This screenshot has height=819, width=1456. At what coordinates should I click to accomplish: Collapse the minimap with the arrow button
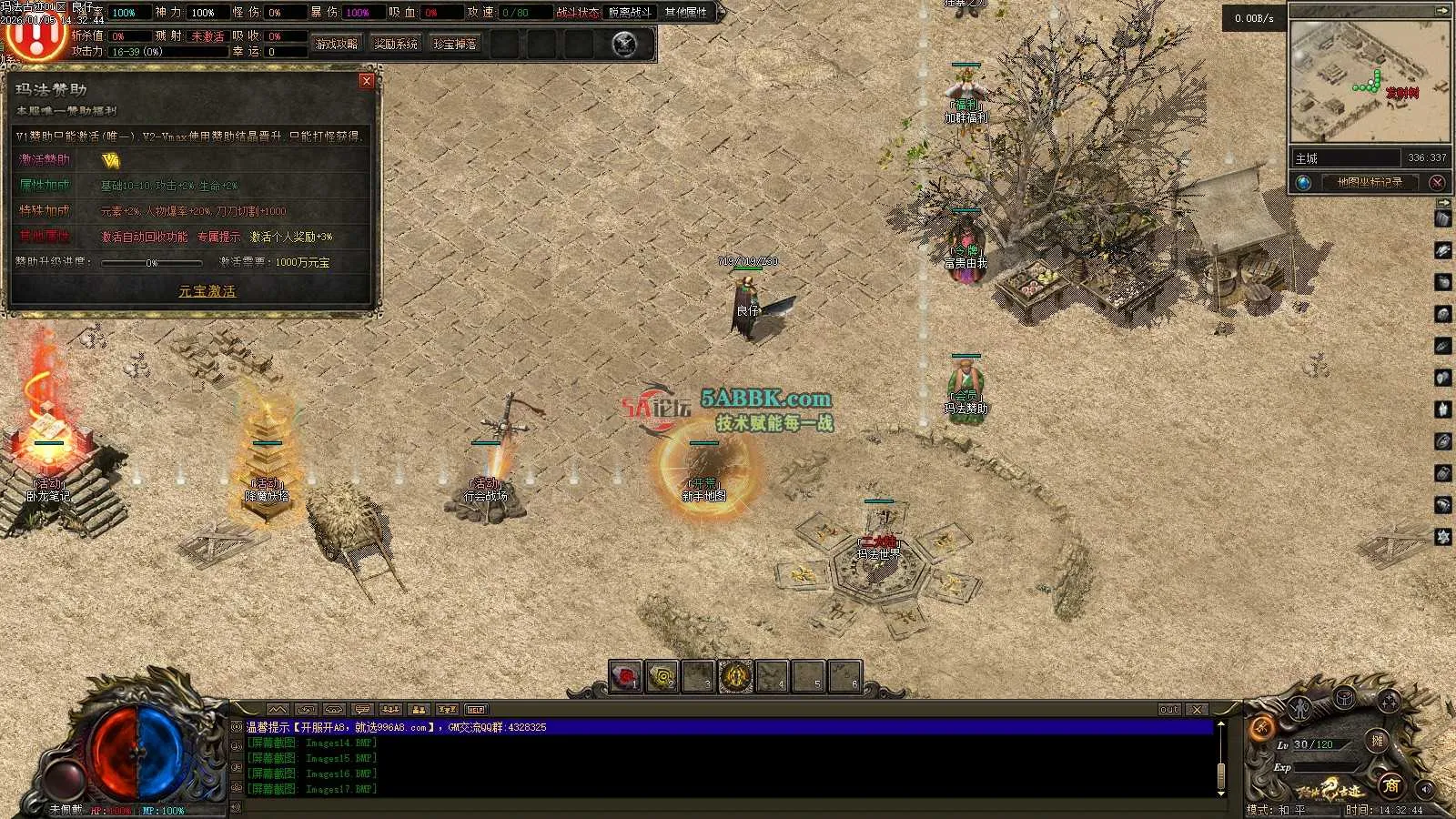(x=1442, y=10)
